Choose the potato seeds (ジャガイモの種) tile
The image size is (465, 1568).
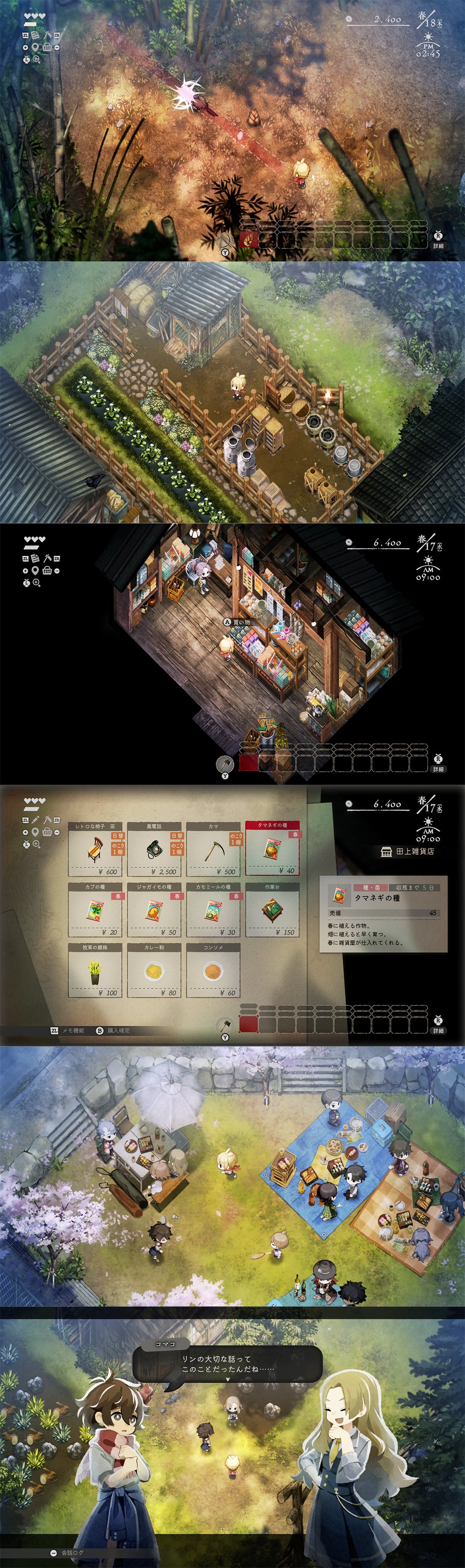tap(154, 910)
